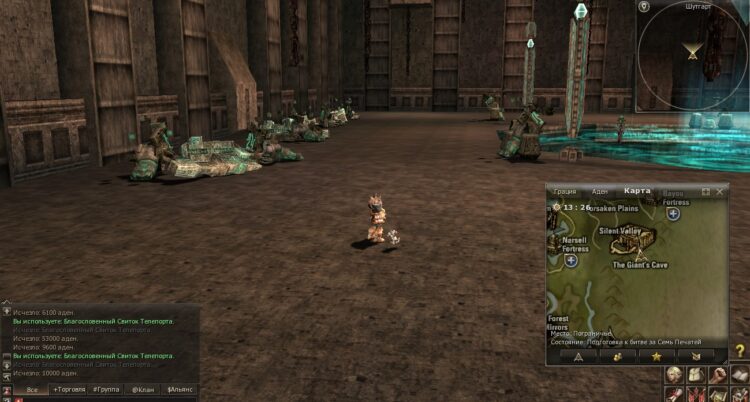Click the Bayou Fortress plus marker
750x402 pixels.
(673, 213)
